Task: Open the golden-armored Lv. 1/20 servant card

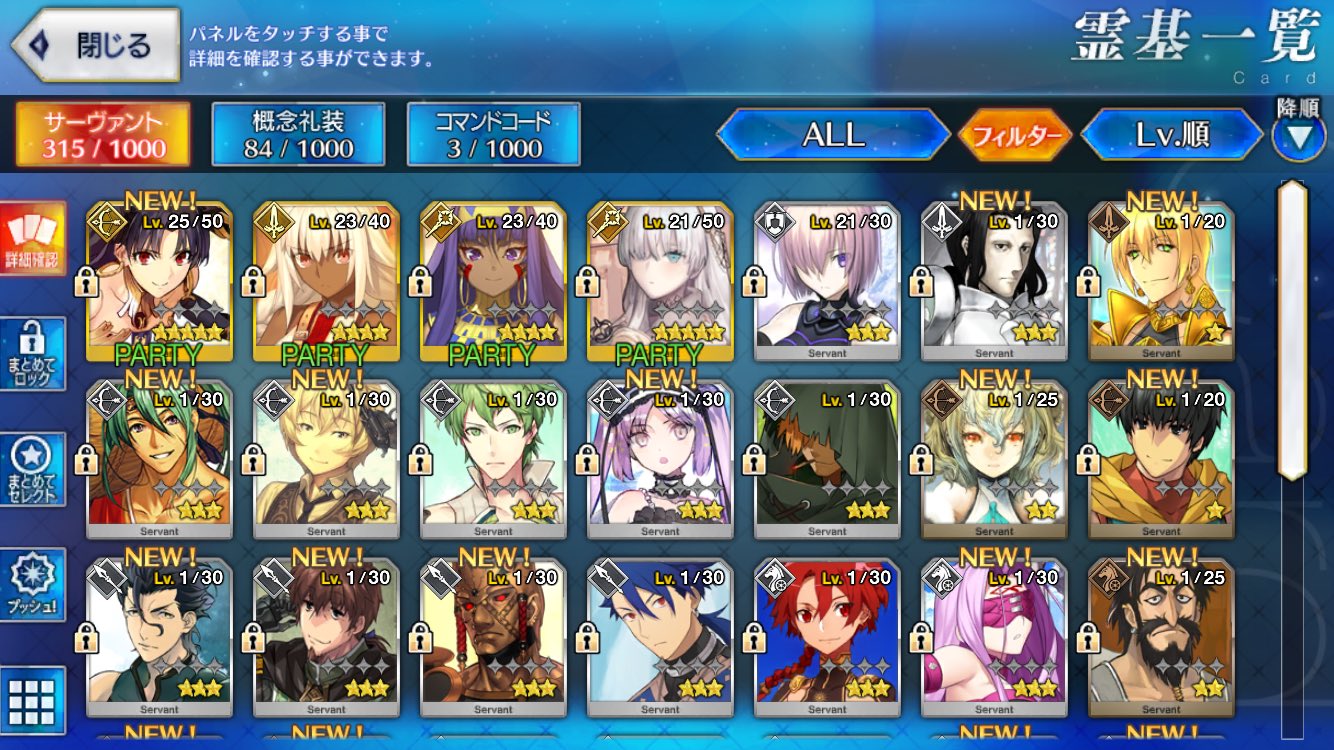Action: click(1161, 282)
